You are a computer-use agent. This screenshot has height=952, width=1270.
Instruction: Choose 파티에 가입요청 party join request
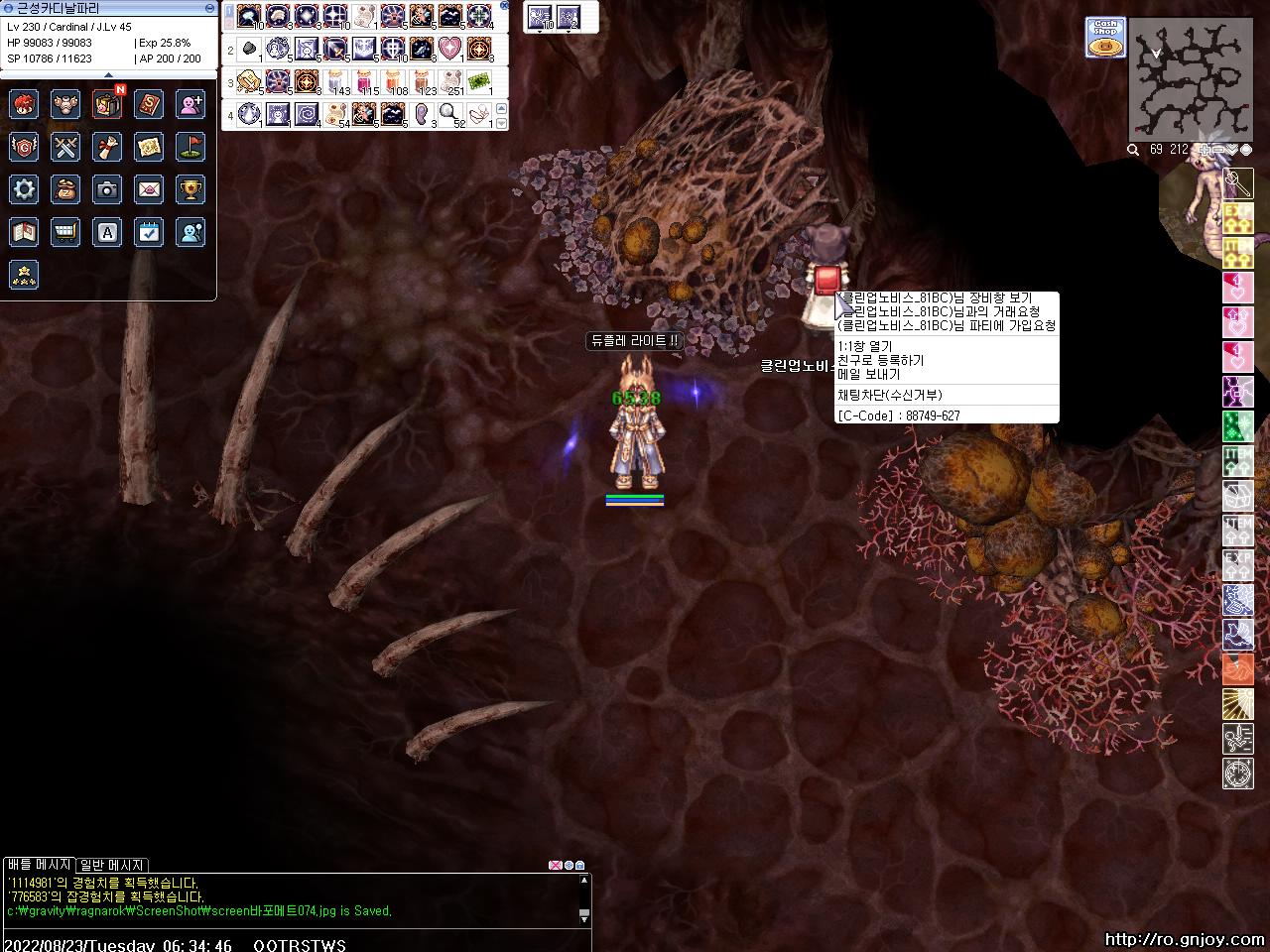coord(947,325)
